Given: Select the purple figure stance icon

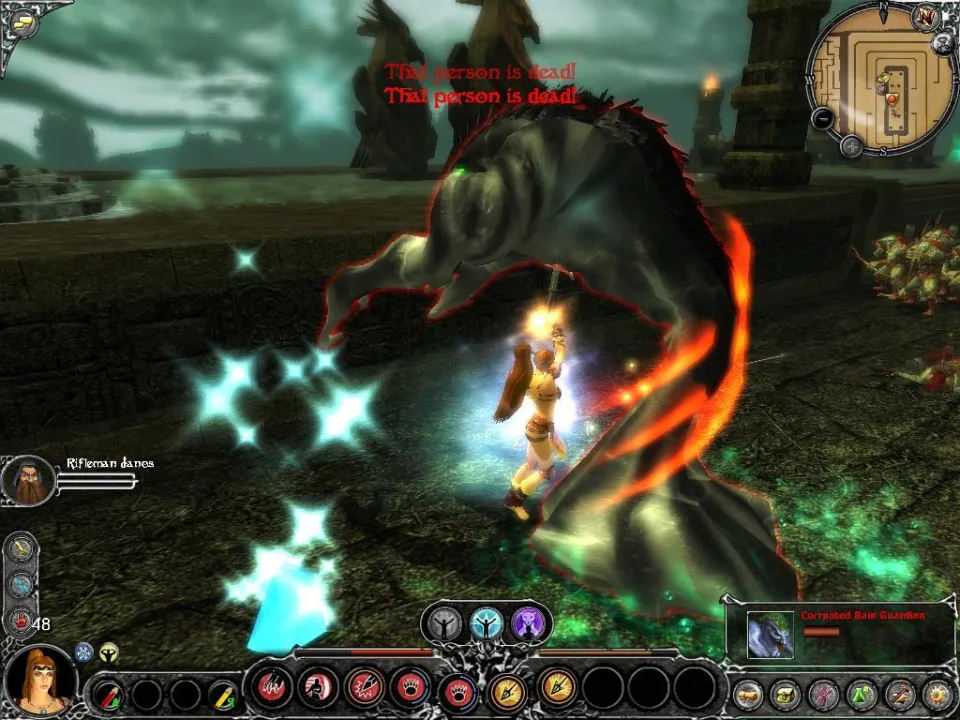Looking at the screenshot, I should (527, 624).
